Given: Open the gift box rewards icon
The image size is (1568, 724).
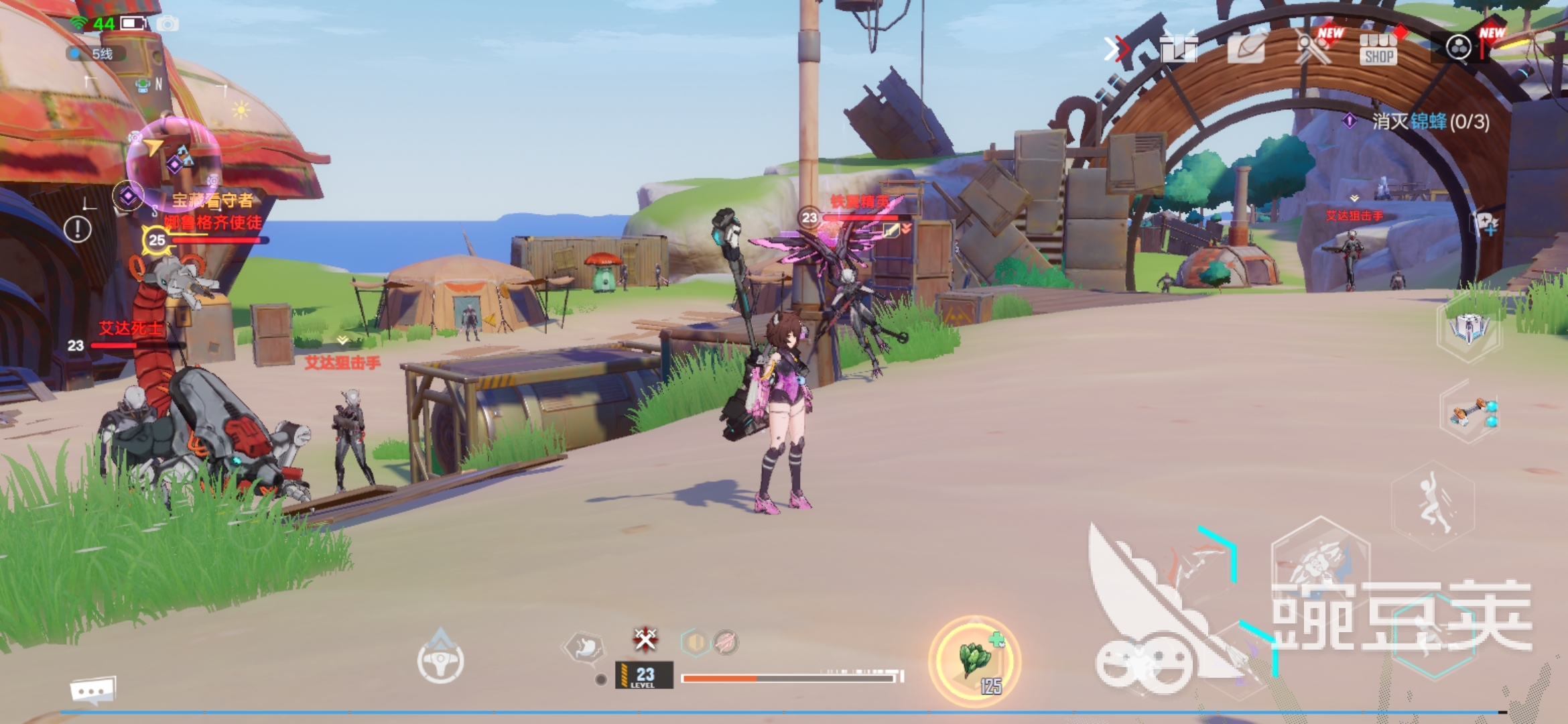Looking at the screenshot, I should [x=1179, y=48].
